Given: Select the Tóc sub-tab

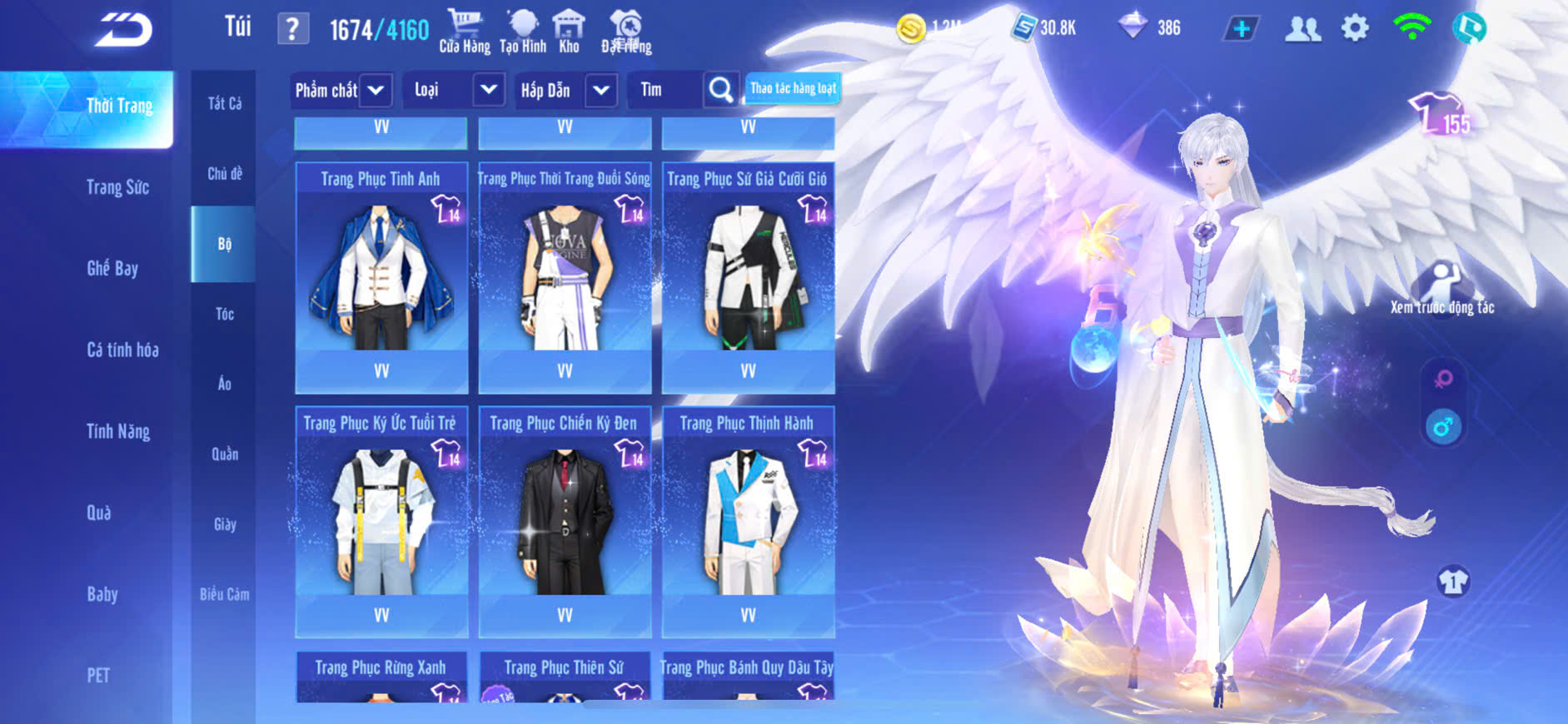Looking at the screenshot, I should (x=224, y=314).
